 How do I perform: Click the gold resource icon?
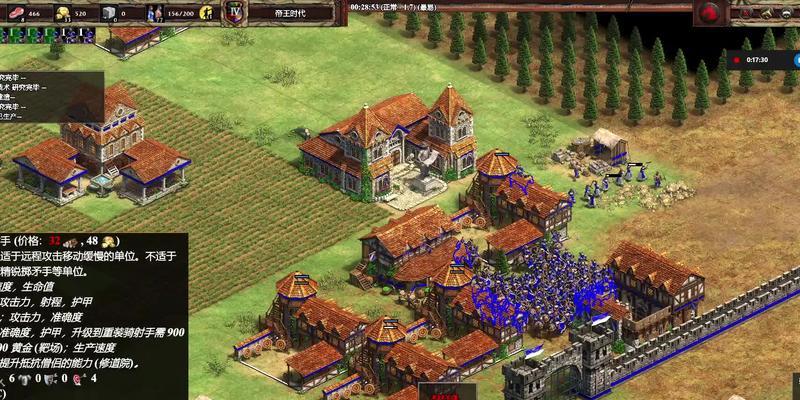(x=62, y=14)
